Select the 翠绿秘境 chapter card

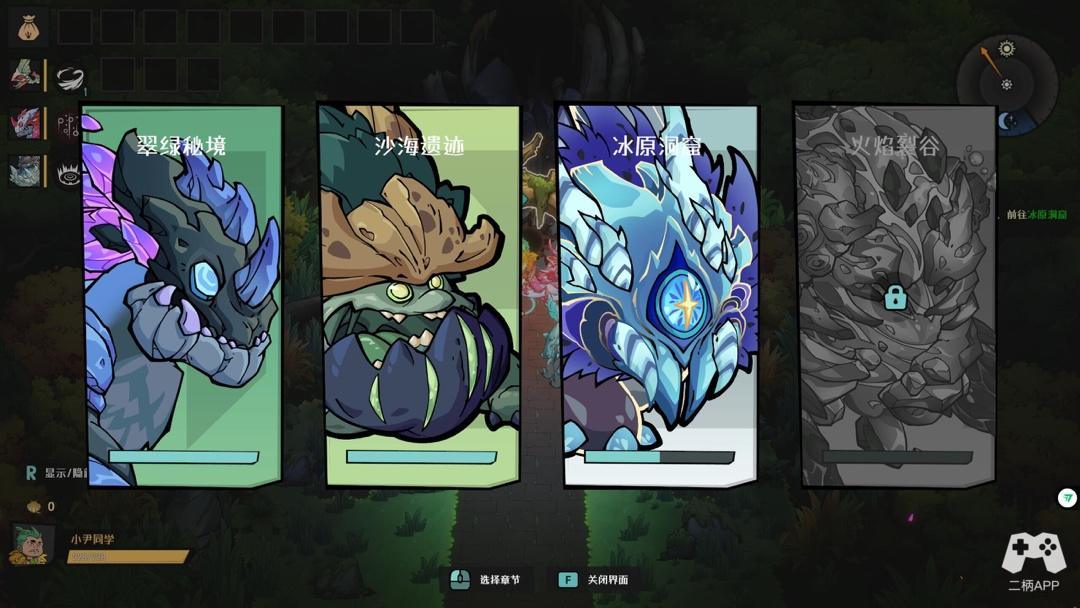pyautogui.click(x=183, y=296)
